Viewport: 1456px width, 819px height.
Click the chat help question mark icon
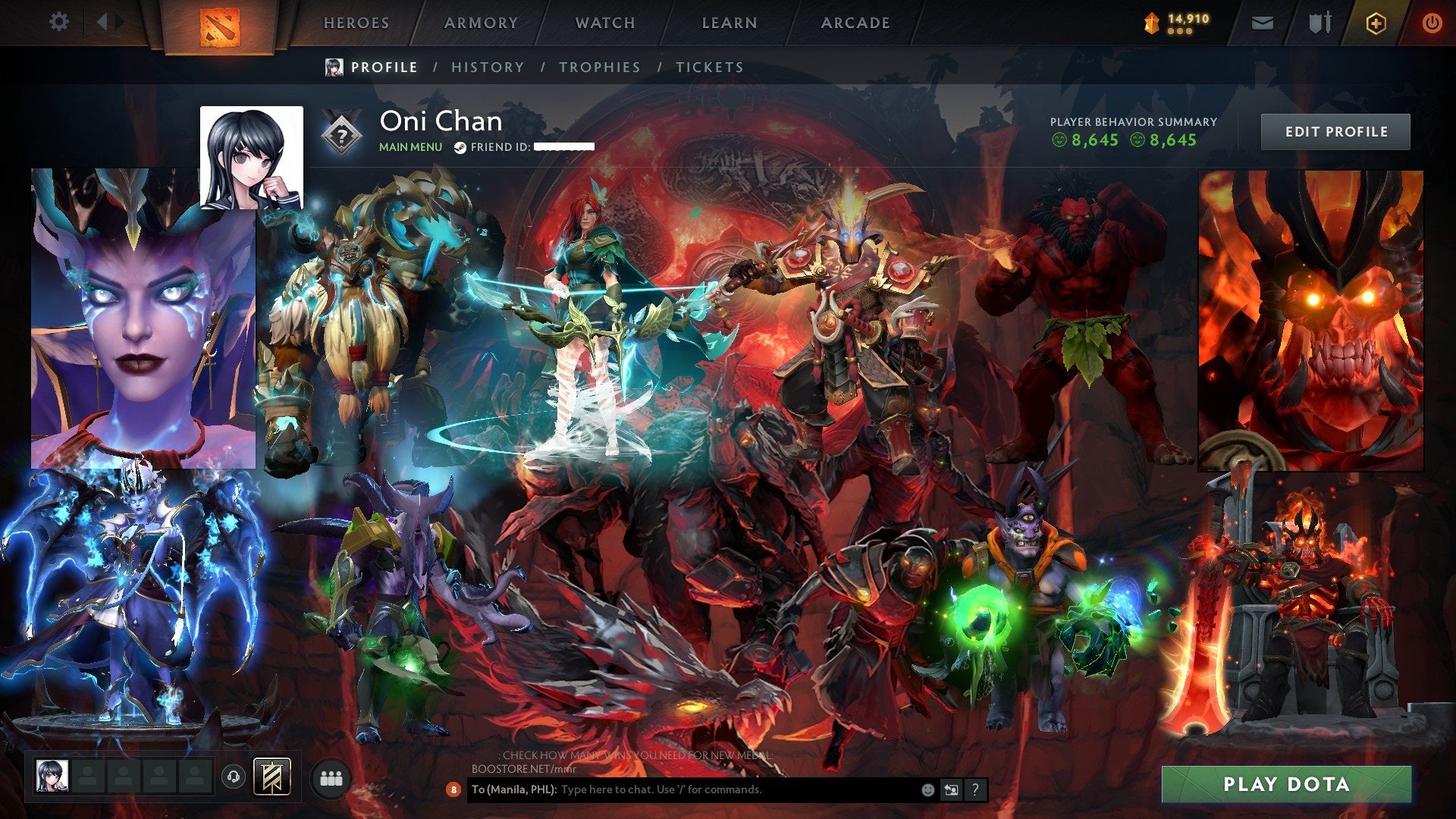(x=975, y=789)
